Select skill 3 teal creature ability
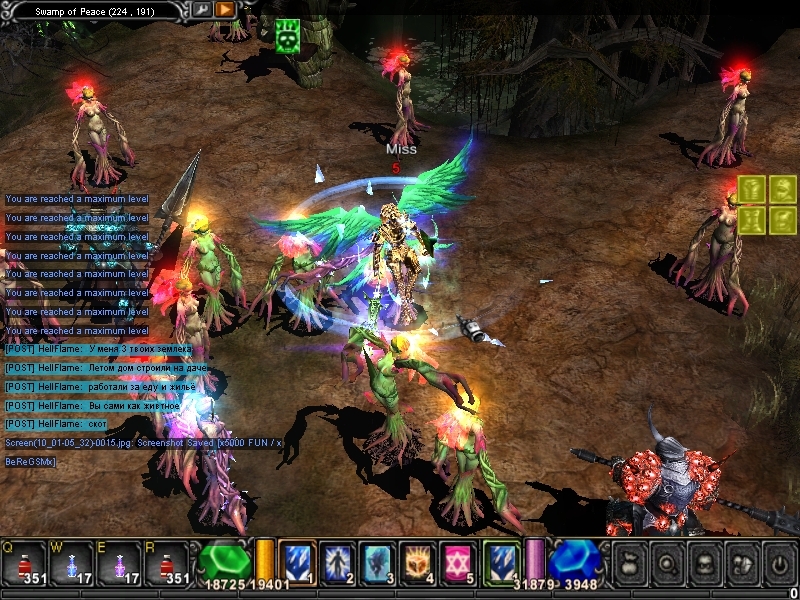800x600 pixels. [x=378, y=562]
